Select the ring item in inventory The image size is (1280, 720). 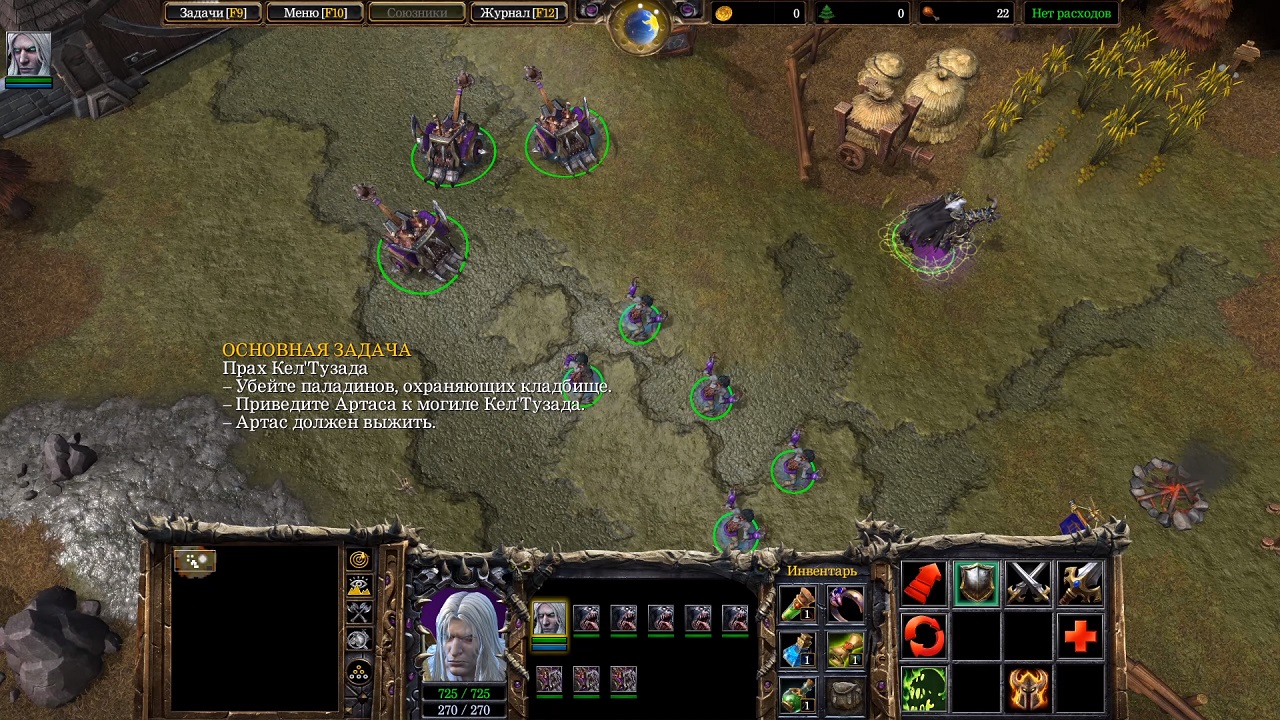coord(845,603)
